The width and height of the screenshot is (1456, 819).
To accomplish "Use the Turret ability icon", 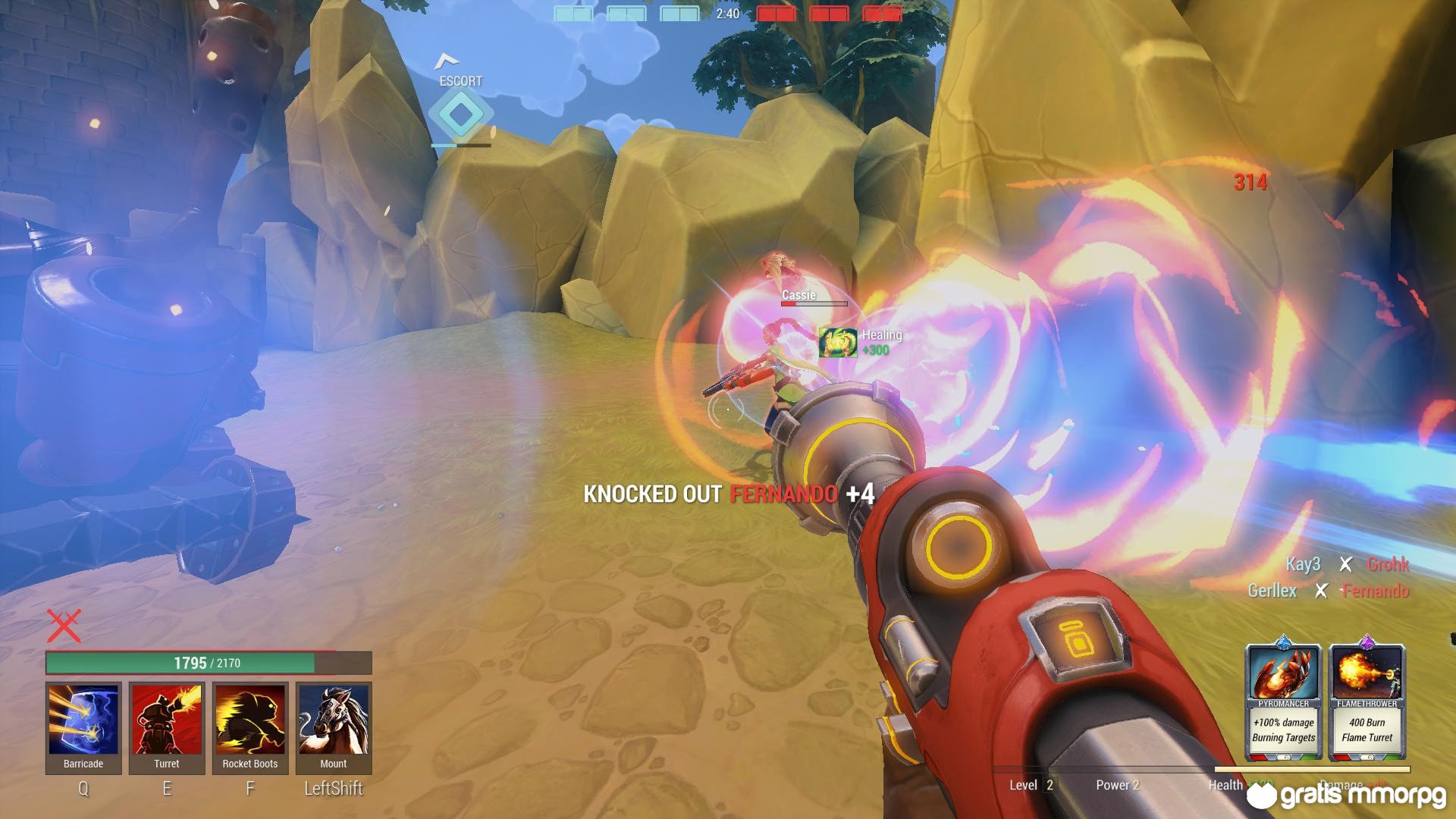I will pyautogui.click(x=167, y=720).
